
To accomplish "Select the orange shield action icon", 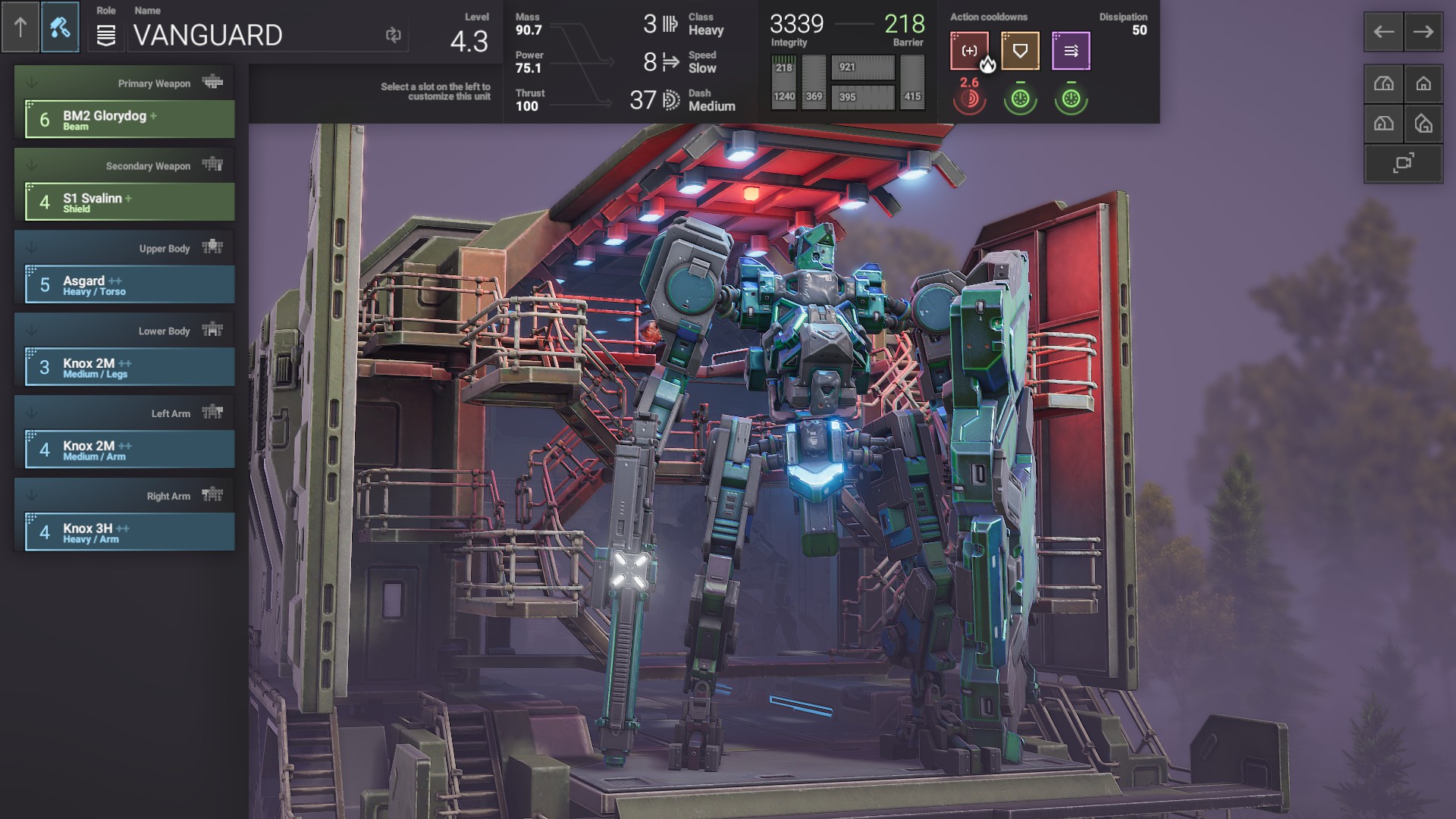I will (1020, 51).
